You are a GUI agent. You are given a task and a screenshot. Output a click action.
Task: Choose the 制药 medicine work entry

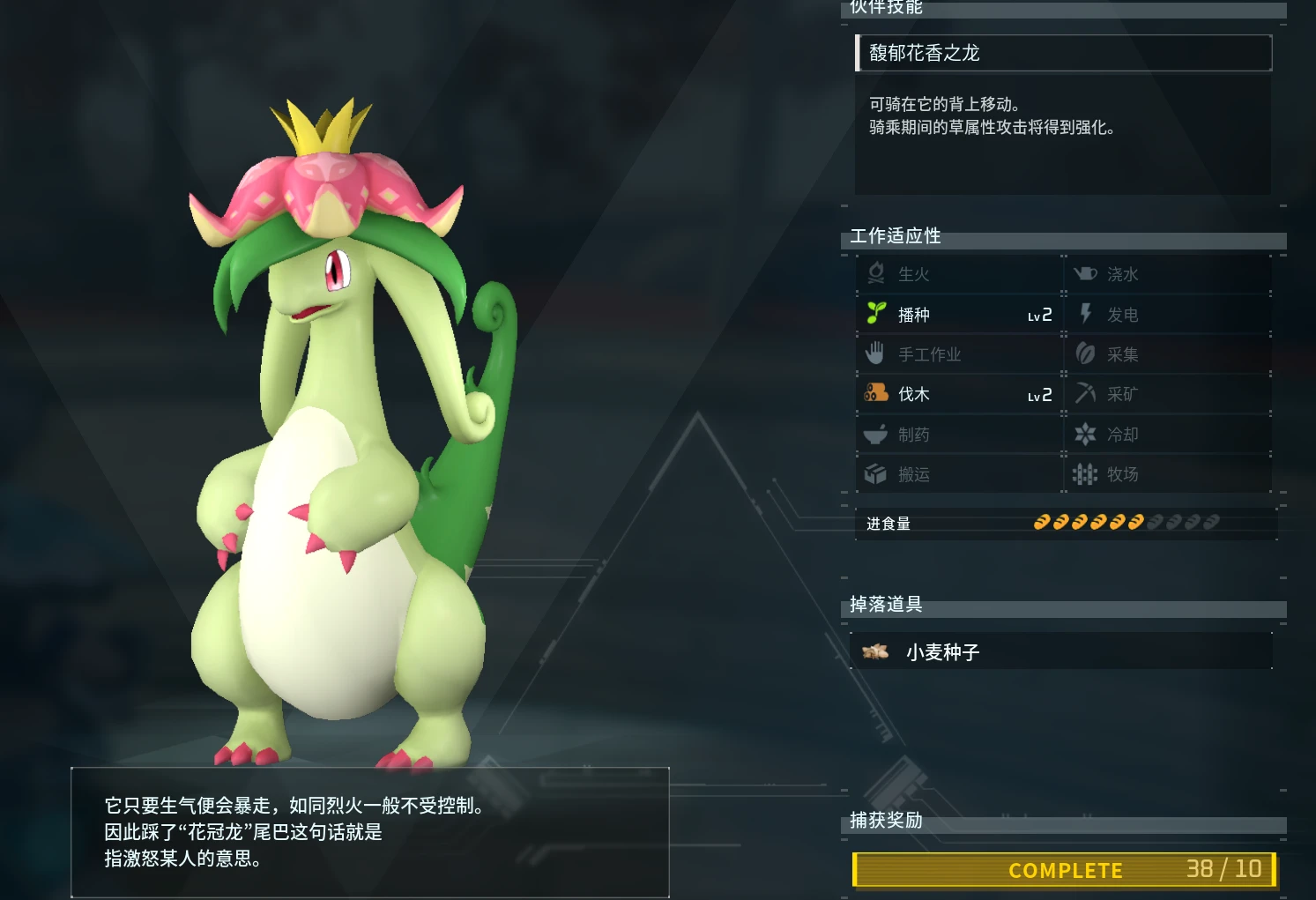click(x=959, y=435)
